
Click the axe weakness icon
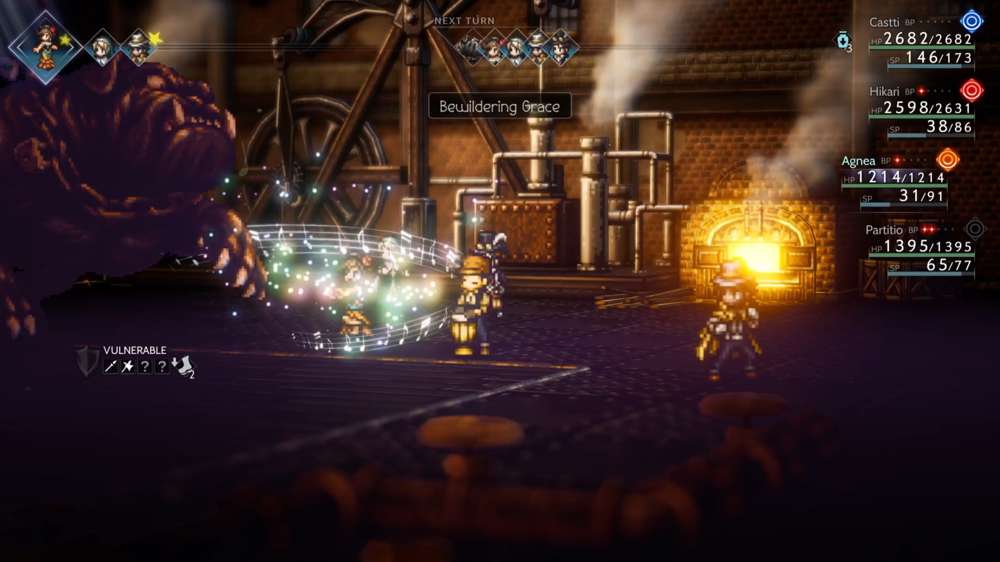coord(129,367)
